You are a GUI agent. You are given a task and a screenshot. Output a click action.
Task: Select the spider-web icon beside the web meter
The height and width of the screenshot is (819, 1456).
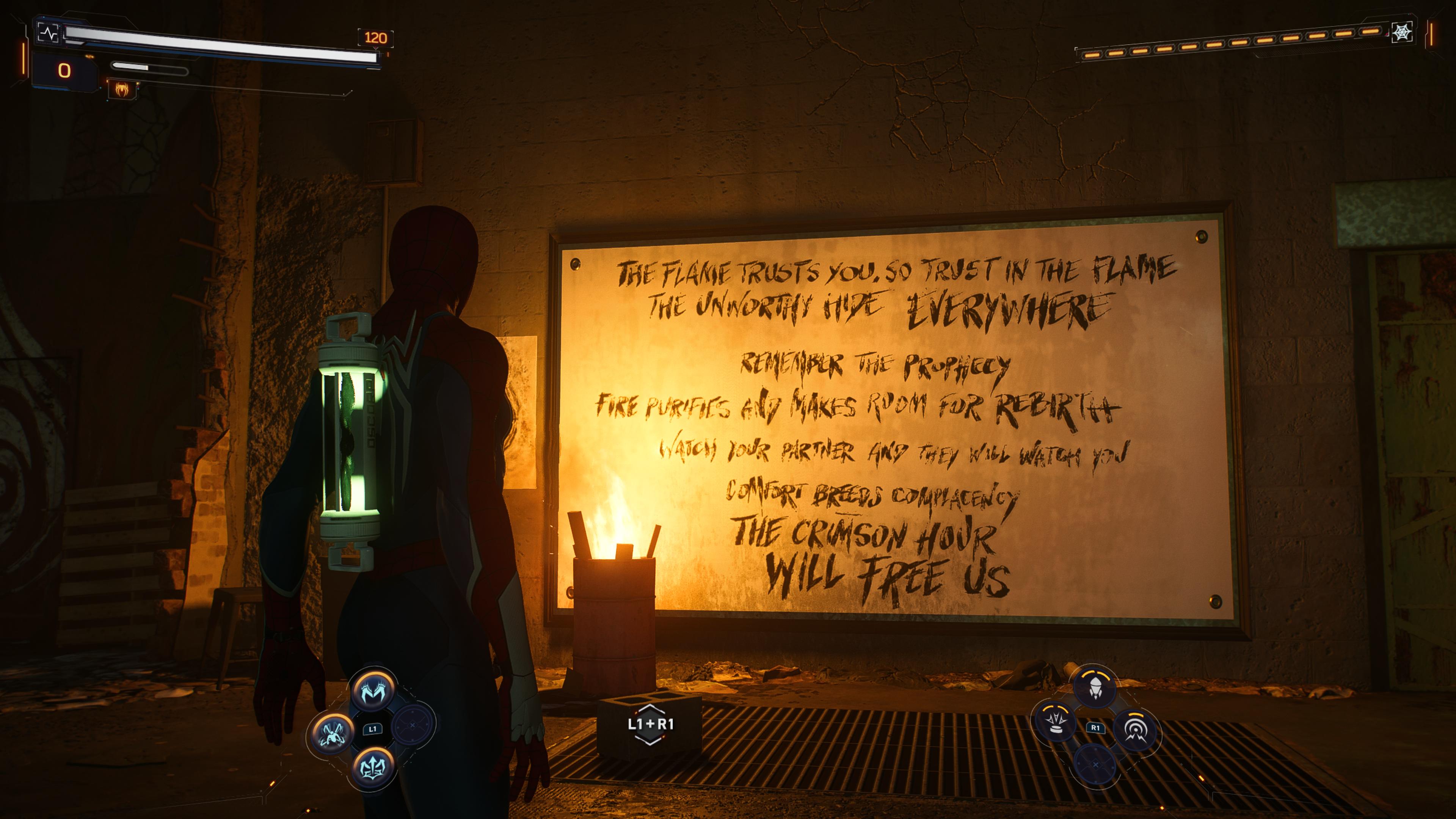[1402, 32]
